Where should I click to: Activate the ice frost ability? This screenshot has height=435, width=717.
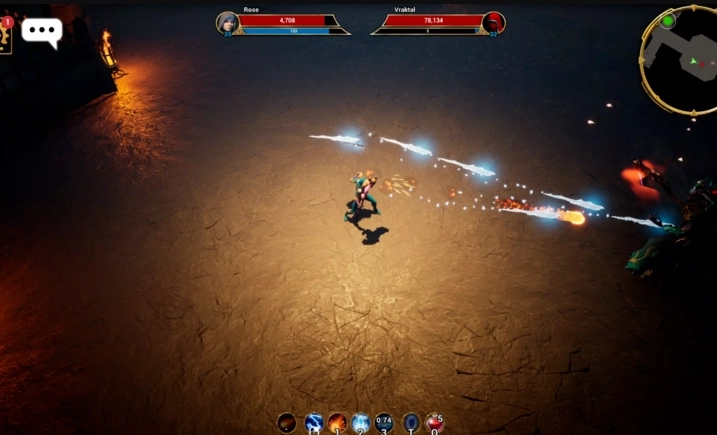coord(360,423)
